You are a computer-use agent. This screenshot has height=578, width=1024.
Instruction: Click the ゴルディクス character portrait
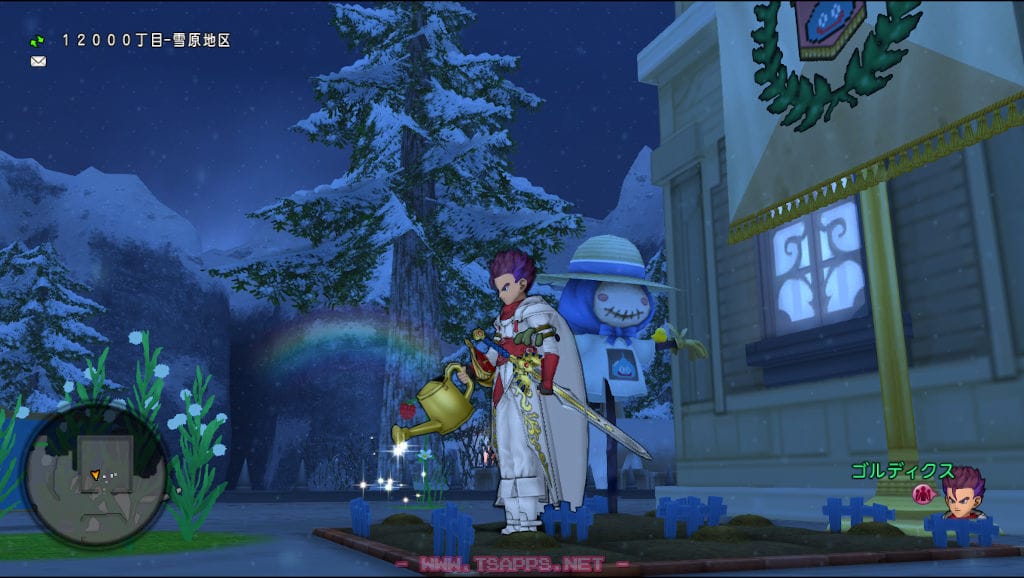coord(964,493)
